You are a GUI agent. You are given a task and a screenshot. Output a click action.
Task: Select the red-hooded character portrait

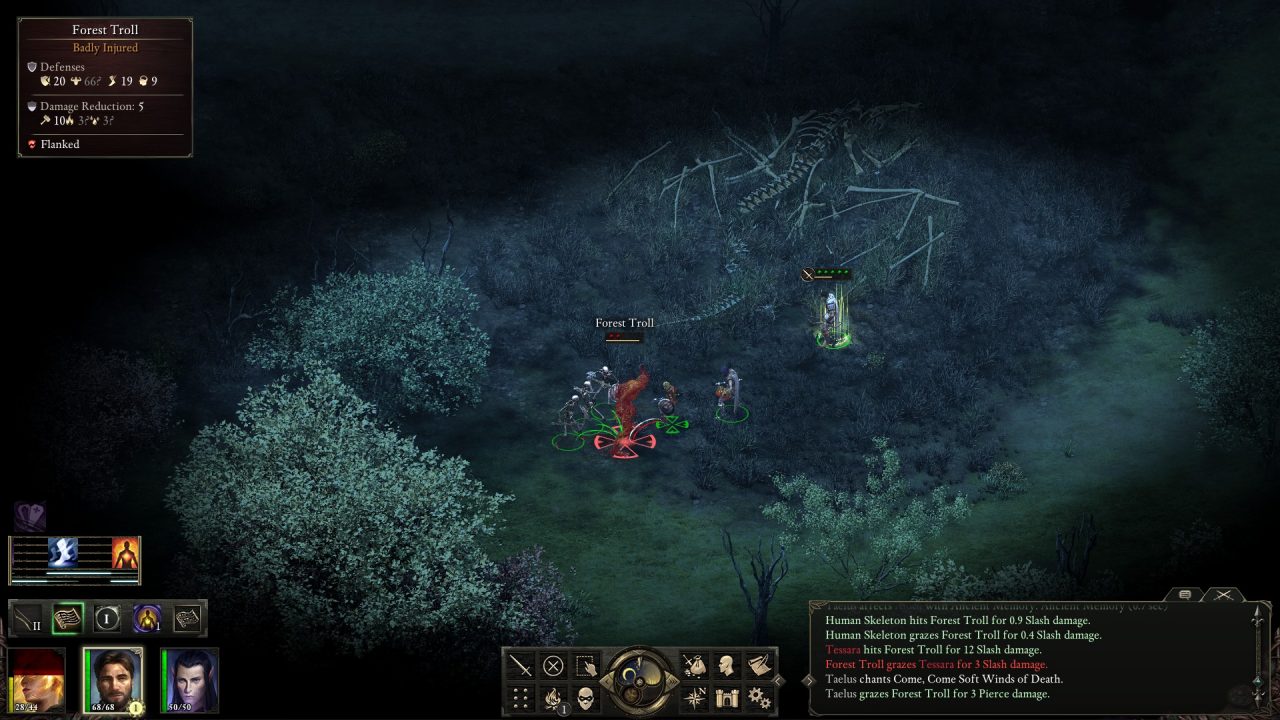(x=38, y=680)
